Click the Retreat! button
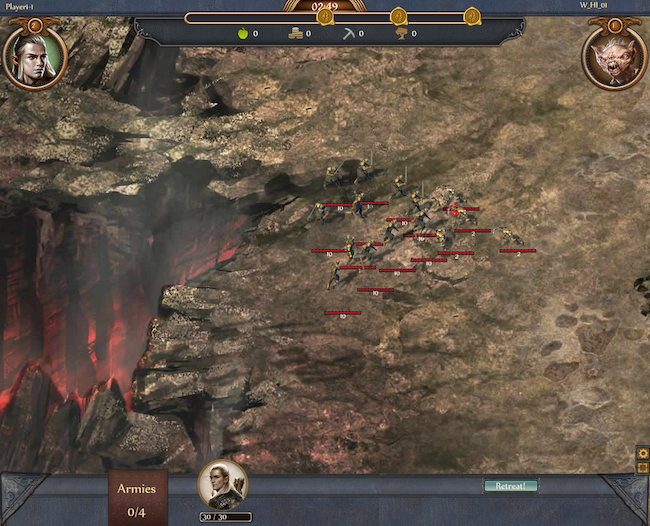This screenshot has height=526, width=650. [510, 486]
